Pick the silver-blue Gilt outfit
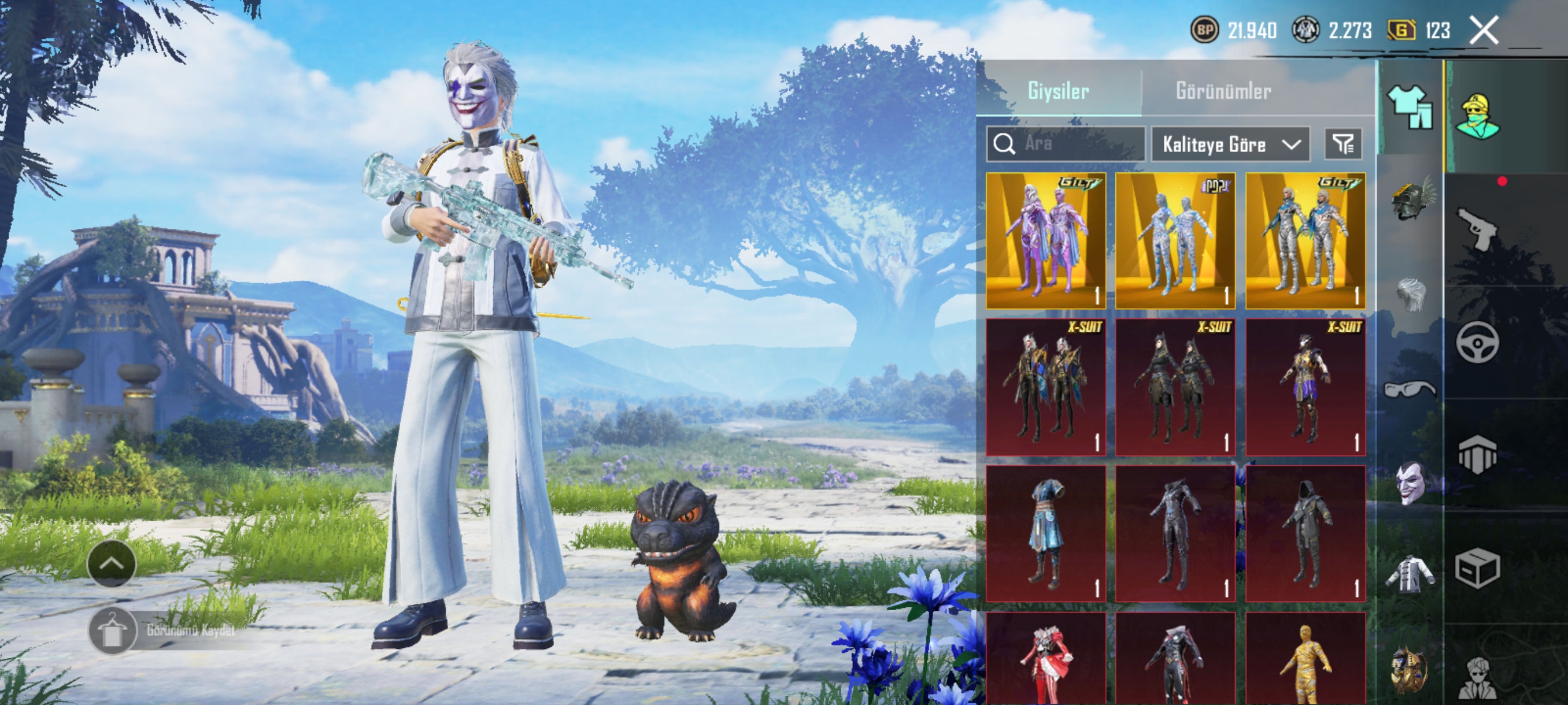Screen dimensions: 1568x705 [x=1305, y=241]
